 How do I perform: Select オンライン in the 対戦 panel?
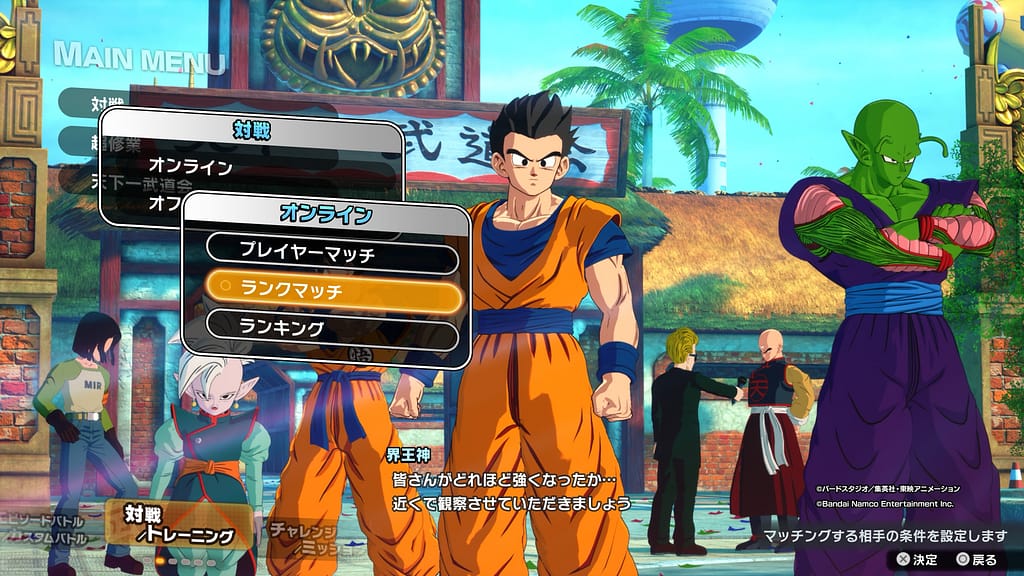point(190,166)
